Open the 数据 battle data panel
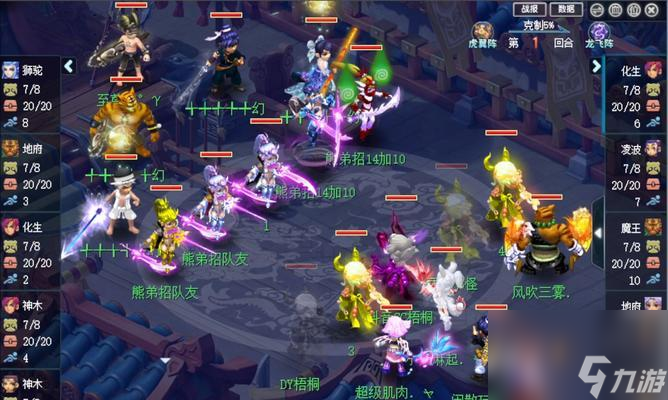The height and width of the screenshot is (400, 668). 566,8
